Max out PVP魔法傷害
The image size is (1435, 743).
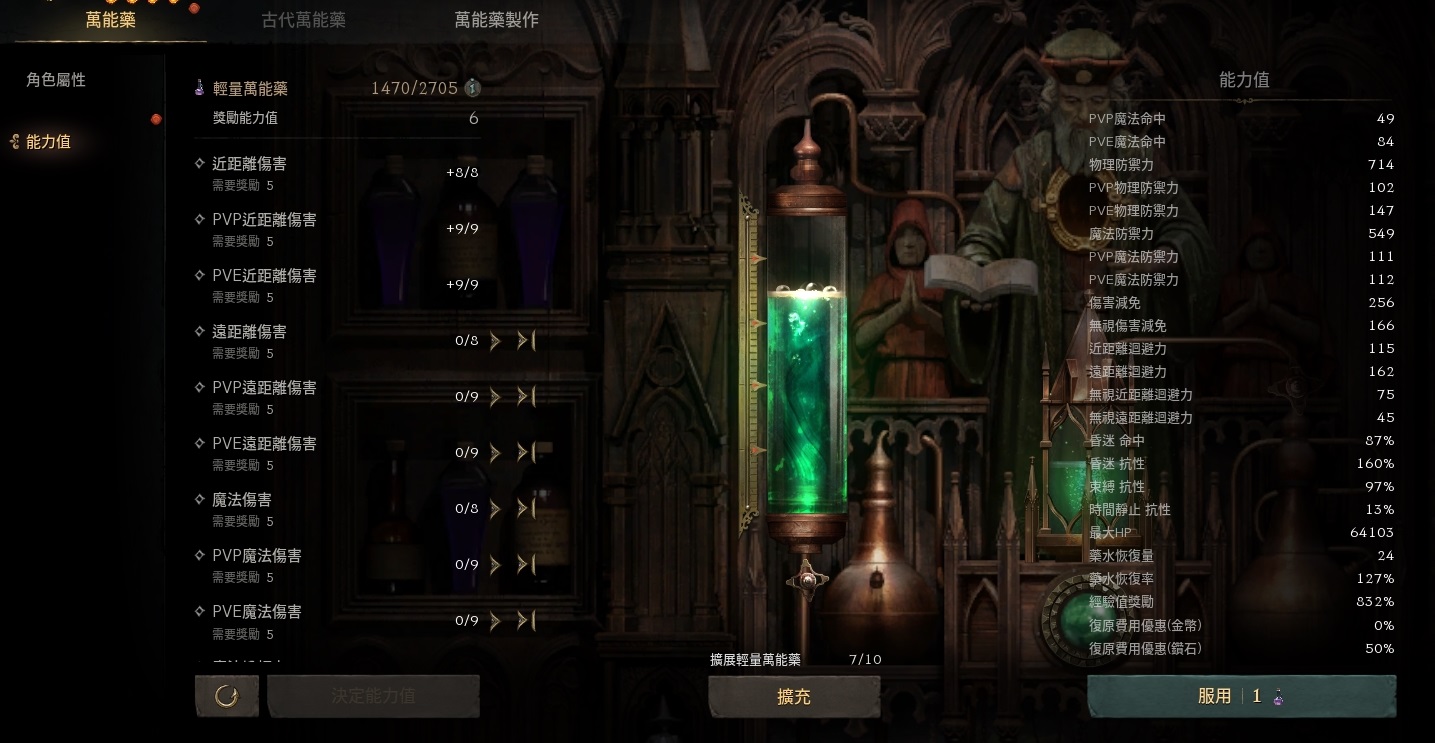pos(526,565)
